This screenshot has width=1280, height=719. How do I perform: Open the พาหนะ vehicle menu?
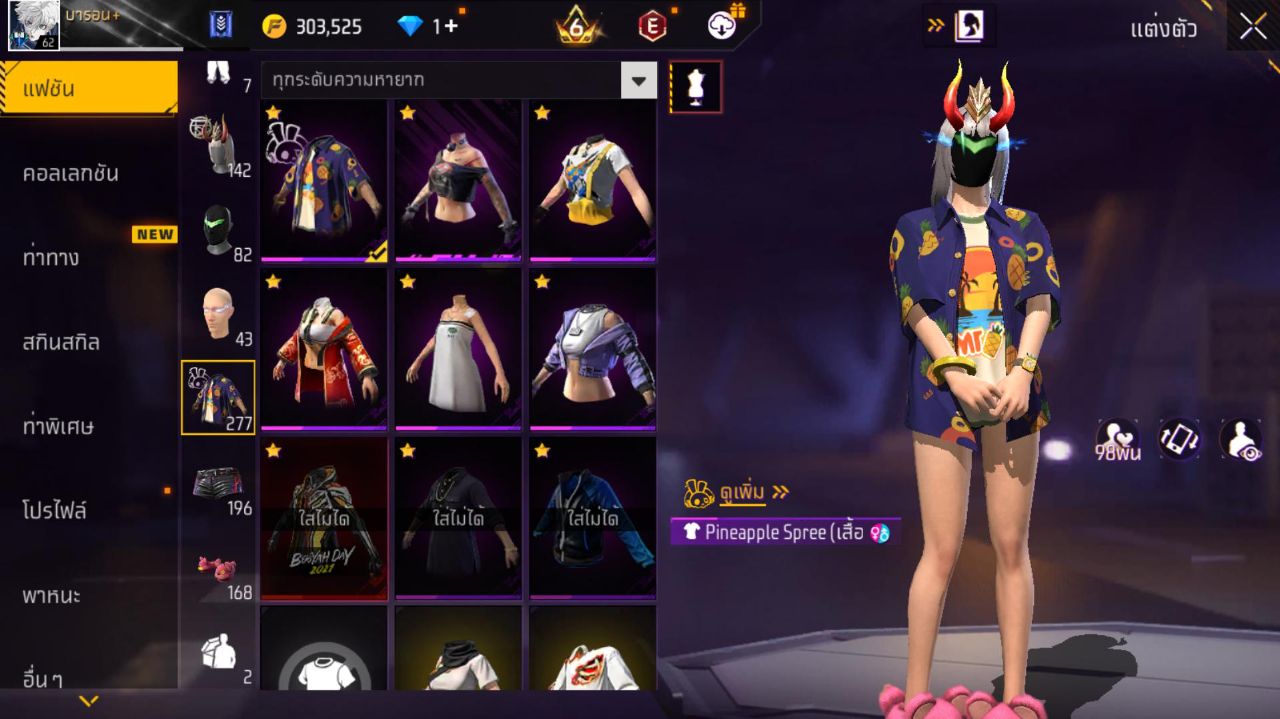[x=51, y=596]
